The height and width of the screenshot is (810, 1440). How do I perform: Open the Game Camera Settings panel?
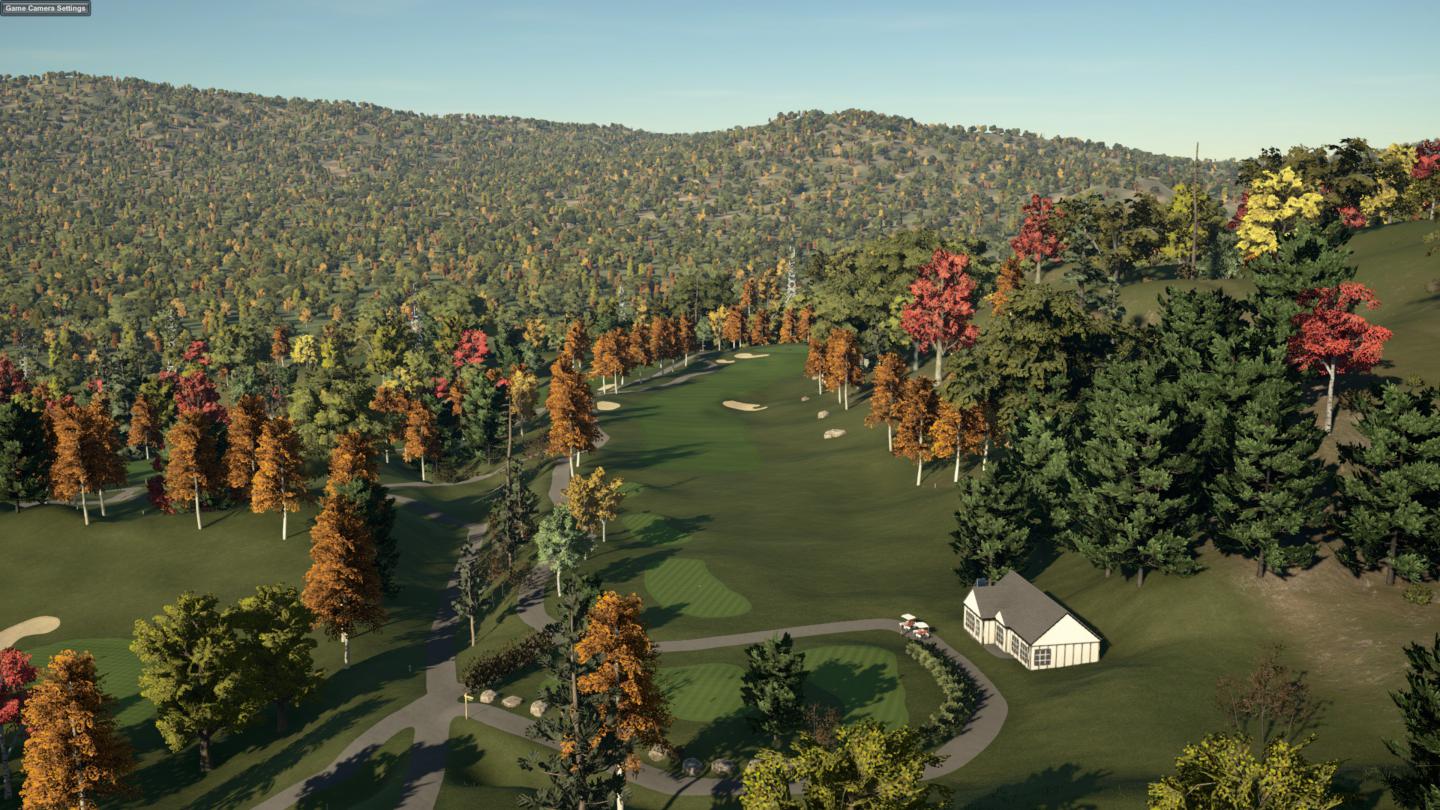[45, 8]
